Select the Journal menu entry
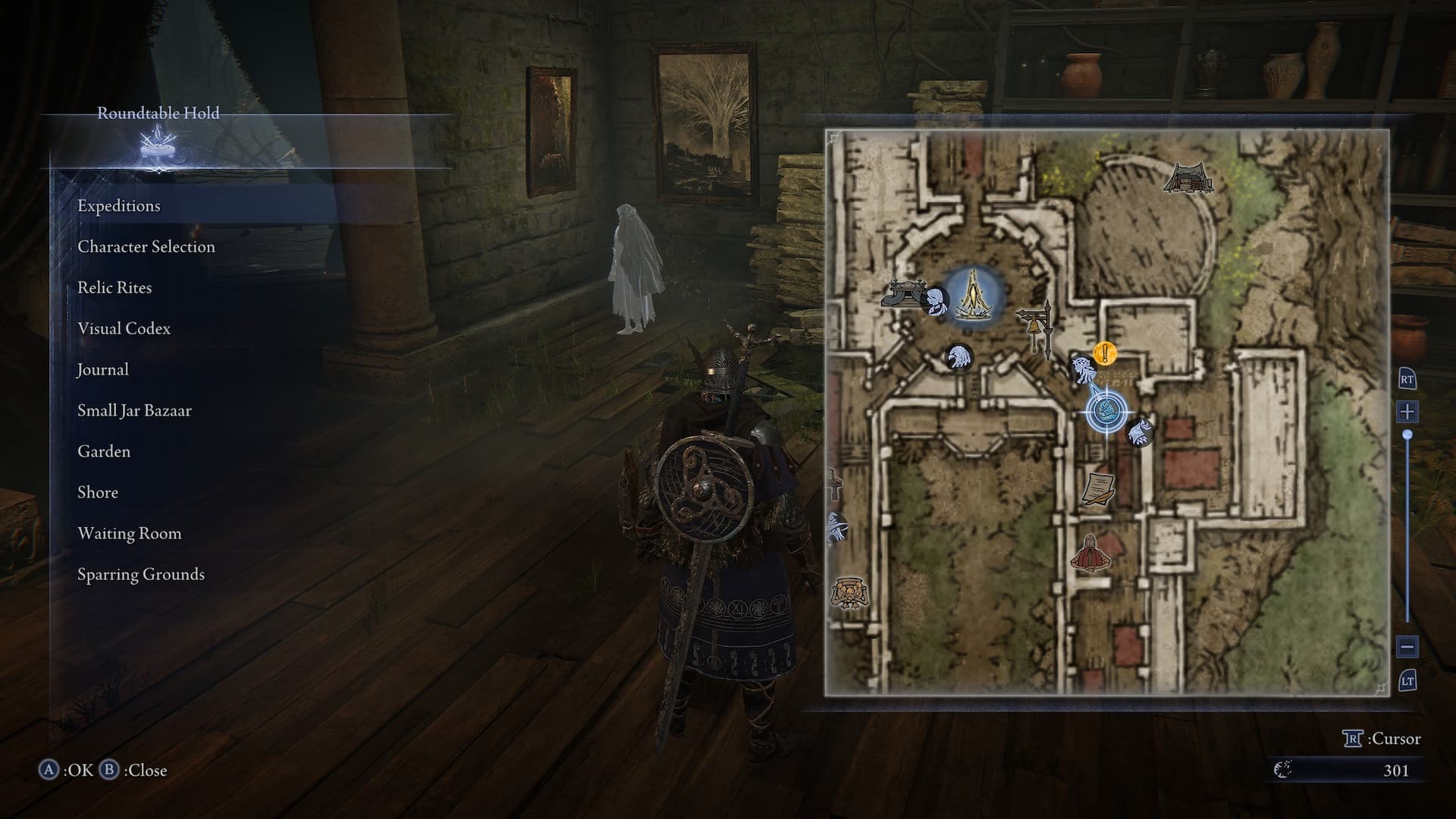 pos(102,370)
